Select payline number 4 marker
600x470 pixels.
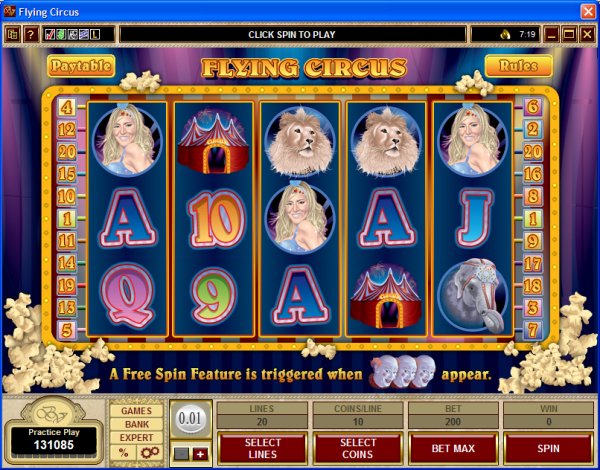pyautogui.click(x=68, y=105)
